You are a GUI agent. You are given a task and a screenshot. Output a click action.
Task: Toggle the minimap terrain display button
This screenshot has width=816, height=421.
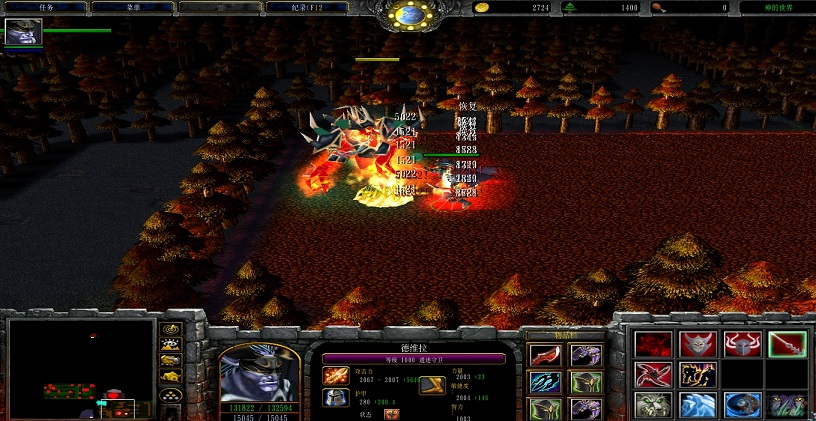point(170,344)
